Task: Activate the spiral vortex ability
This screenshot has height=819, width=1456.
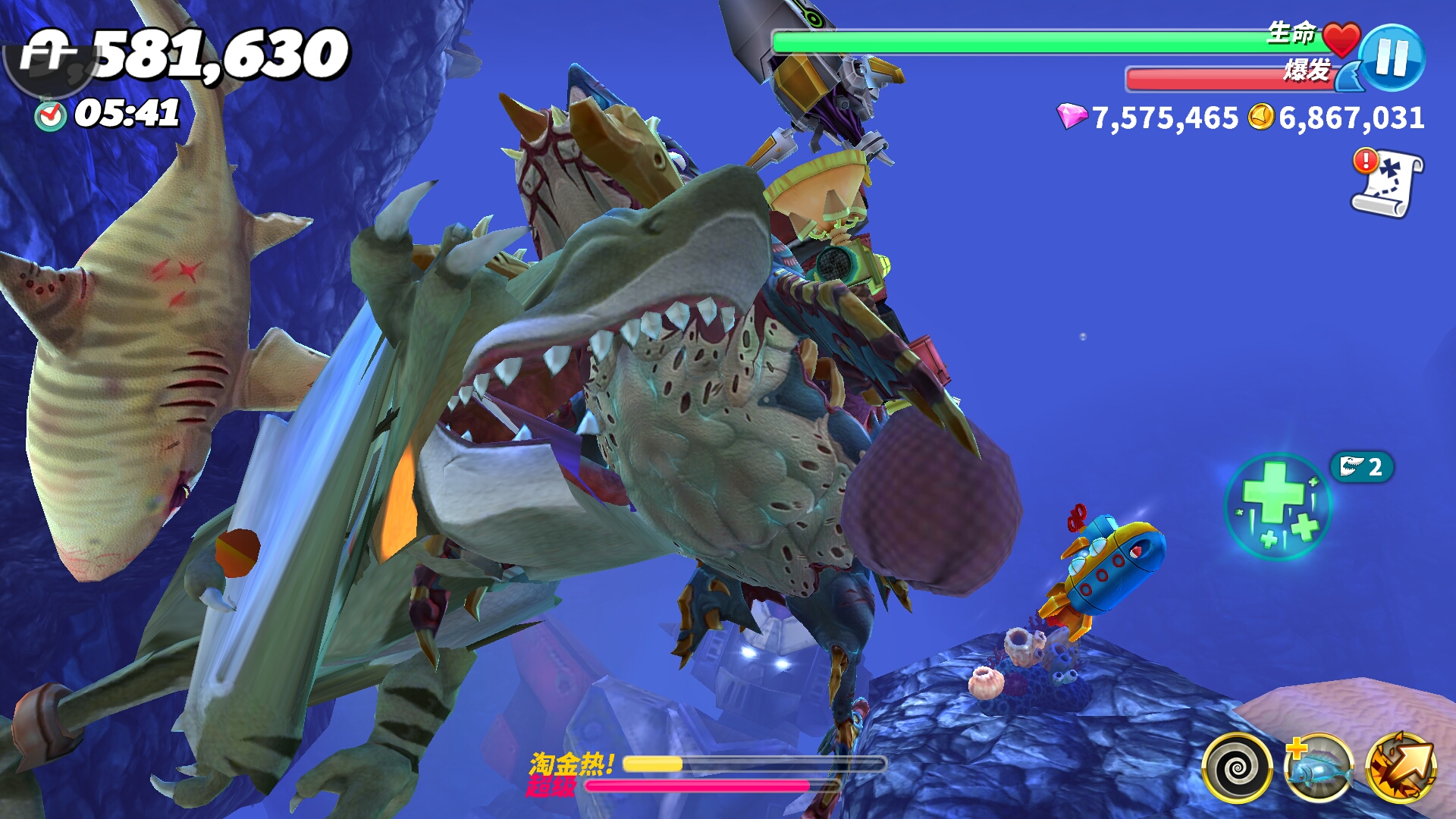Action: tap(1237, 767)
